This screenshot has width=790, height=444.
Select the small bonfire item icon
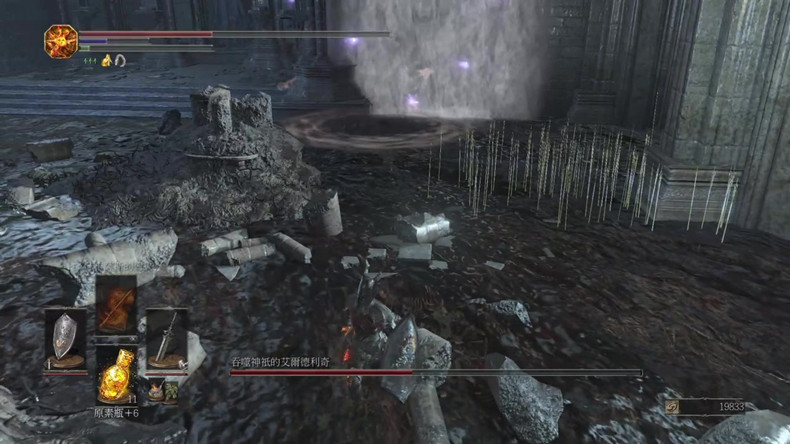coord(155,390)
